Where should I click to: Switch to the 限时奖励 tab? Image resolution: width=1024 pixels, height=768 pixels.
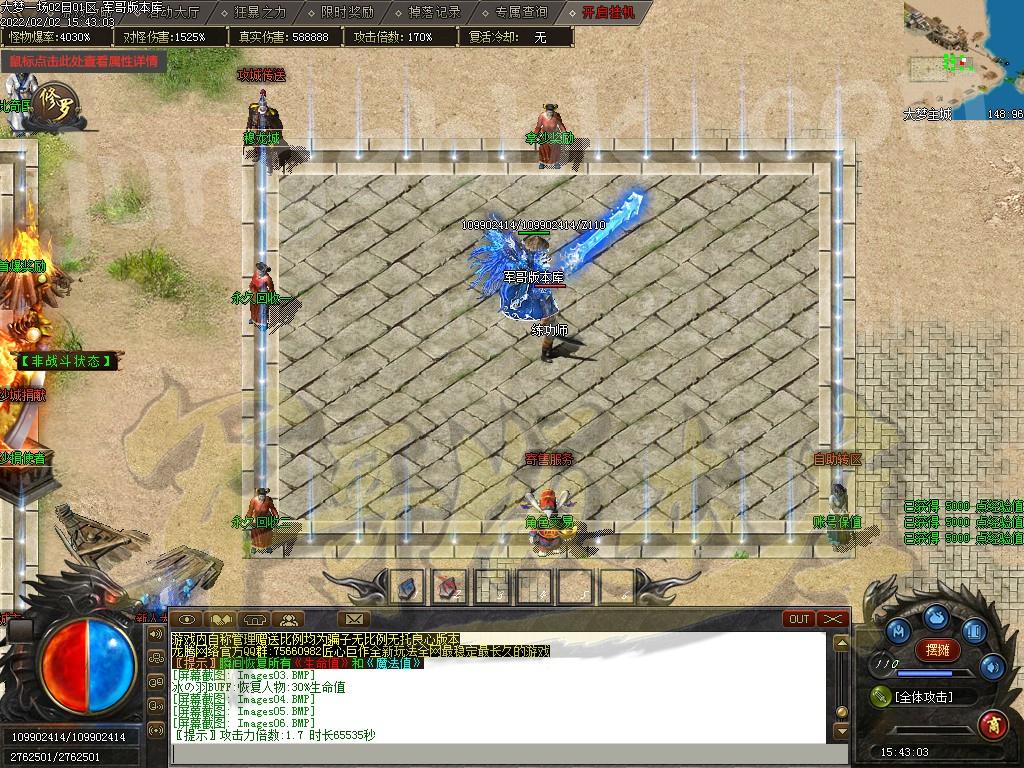click(x=347, y=13)
